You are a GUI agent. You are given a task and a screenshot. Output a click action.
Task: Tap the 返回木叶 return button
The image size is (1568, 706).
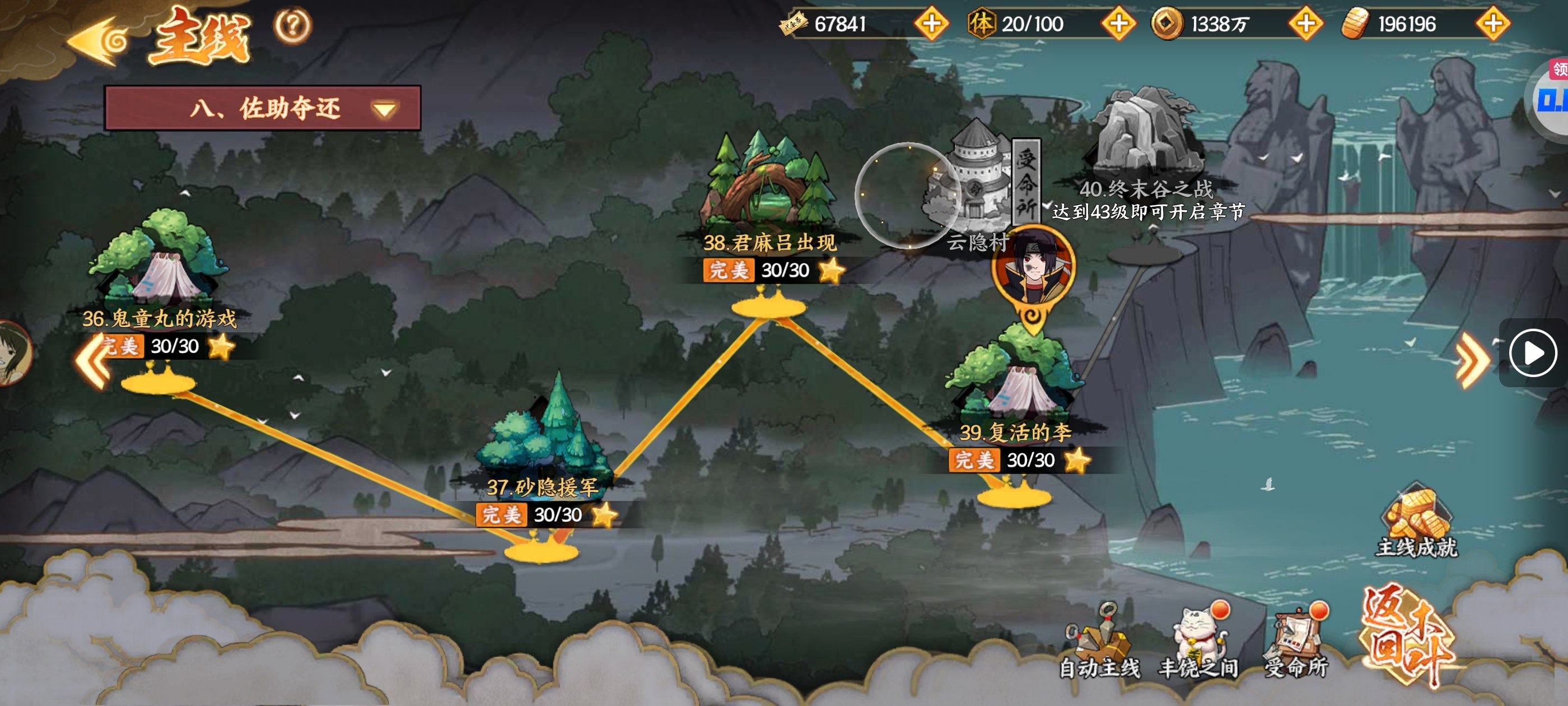[1407, 635]
